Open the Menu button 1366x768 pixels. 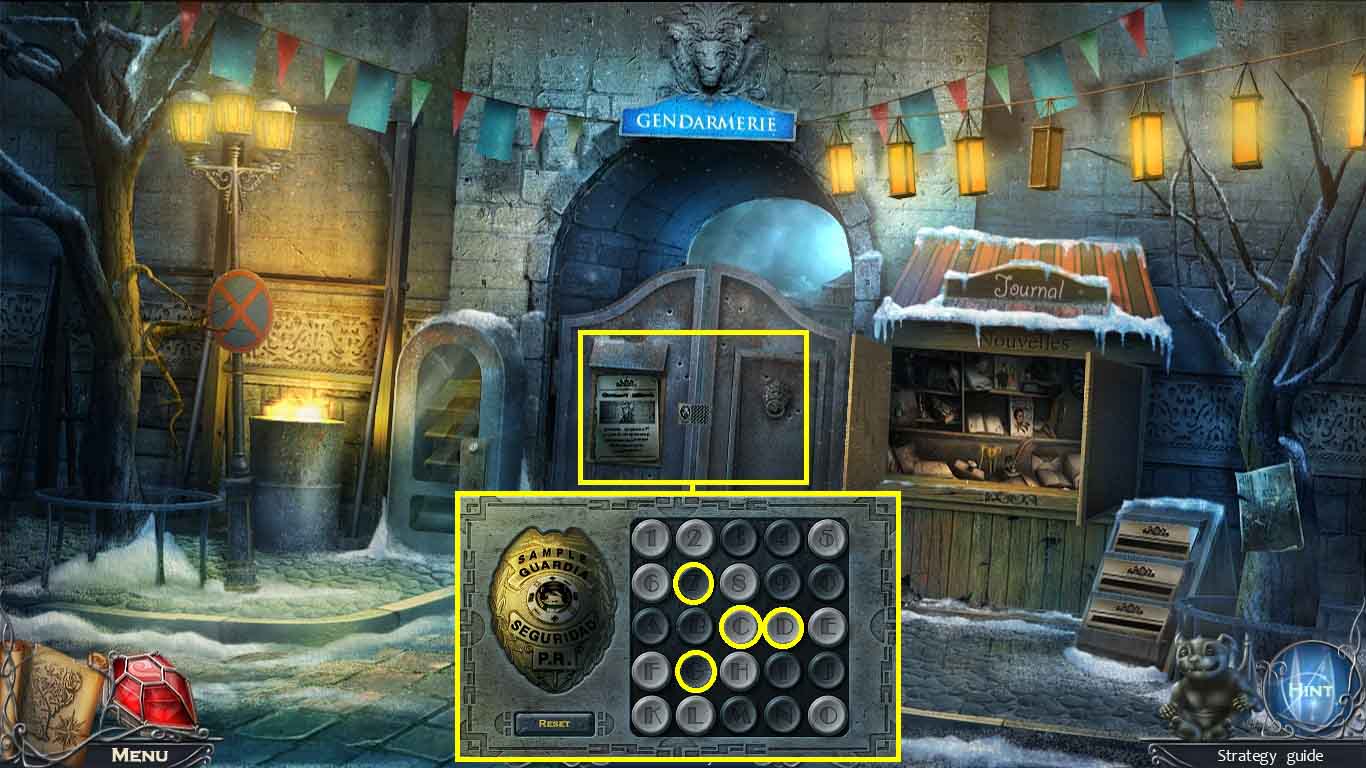pos(139,755)
